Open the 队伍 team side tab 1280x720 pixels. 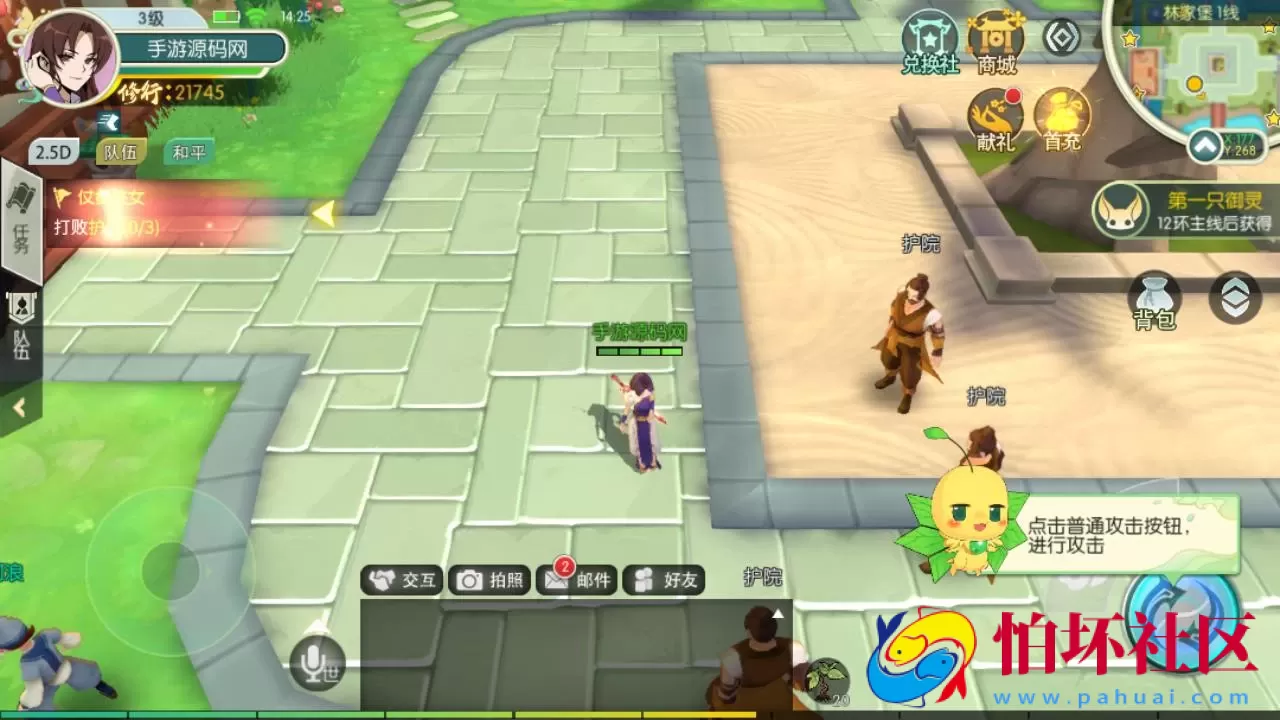(20, 320)
